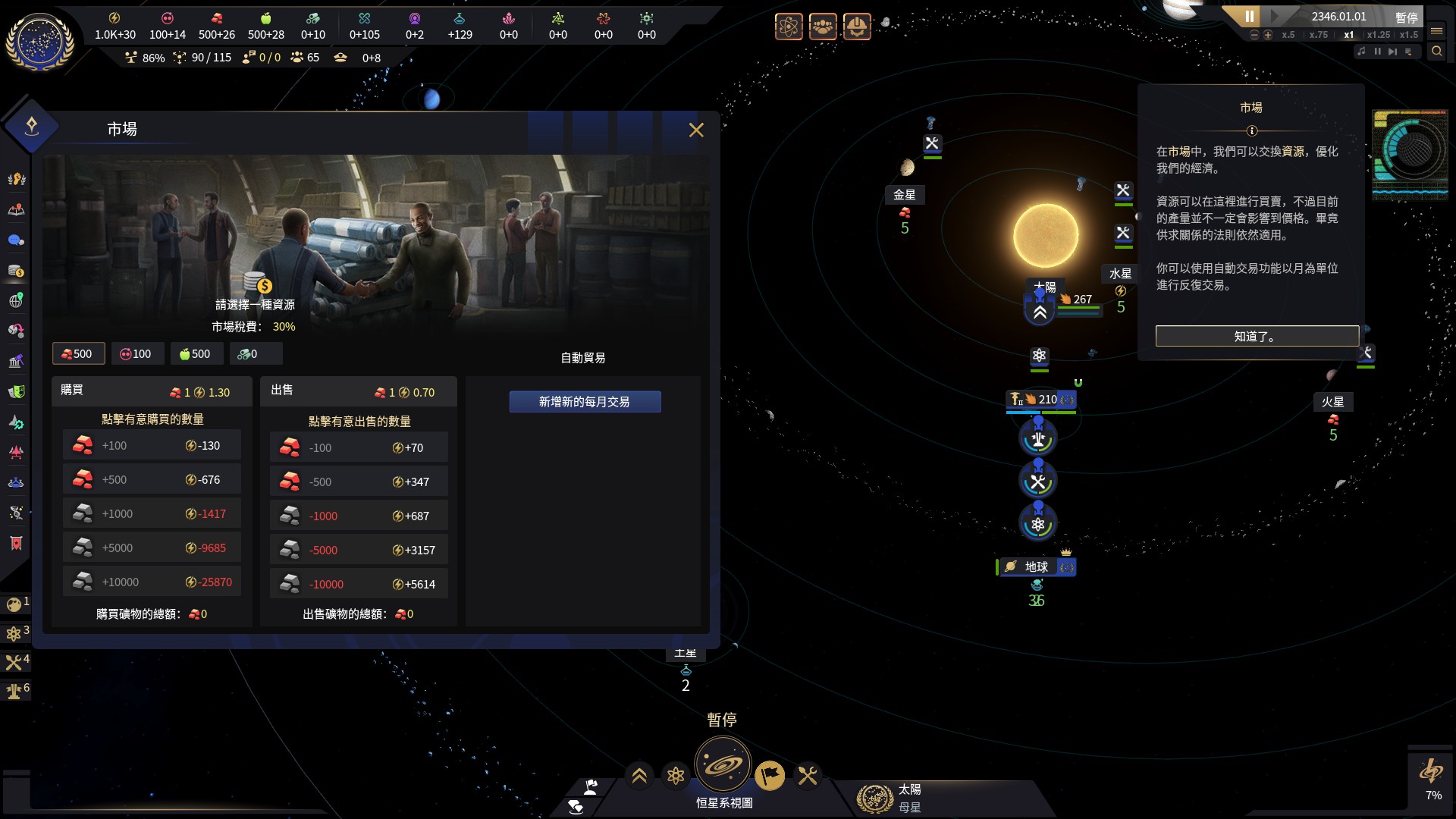
Task: Set game speed to x1.25
Action: [x=1379, y=35]
